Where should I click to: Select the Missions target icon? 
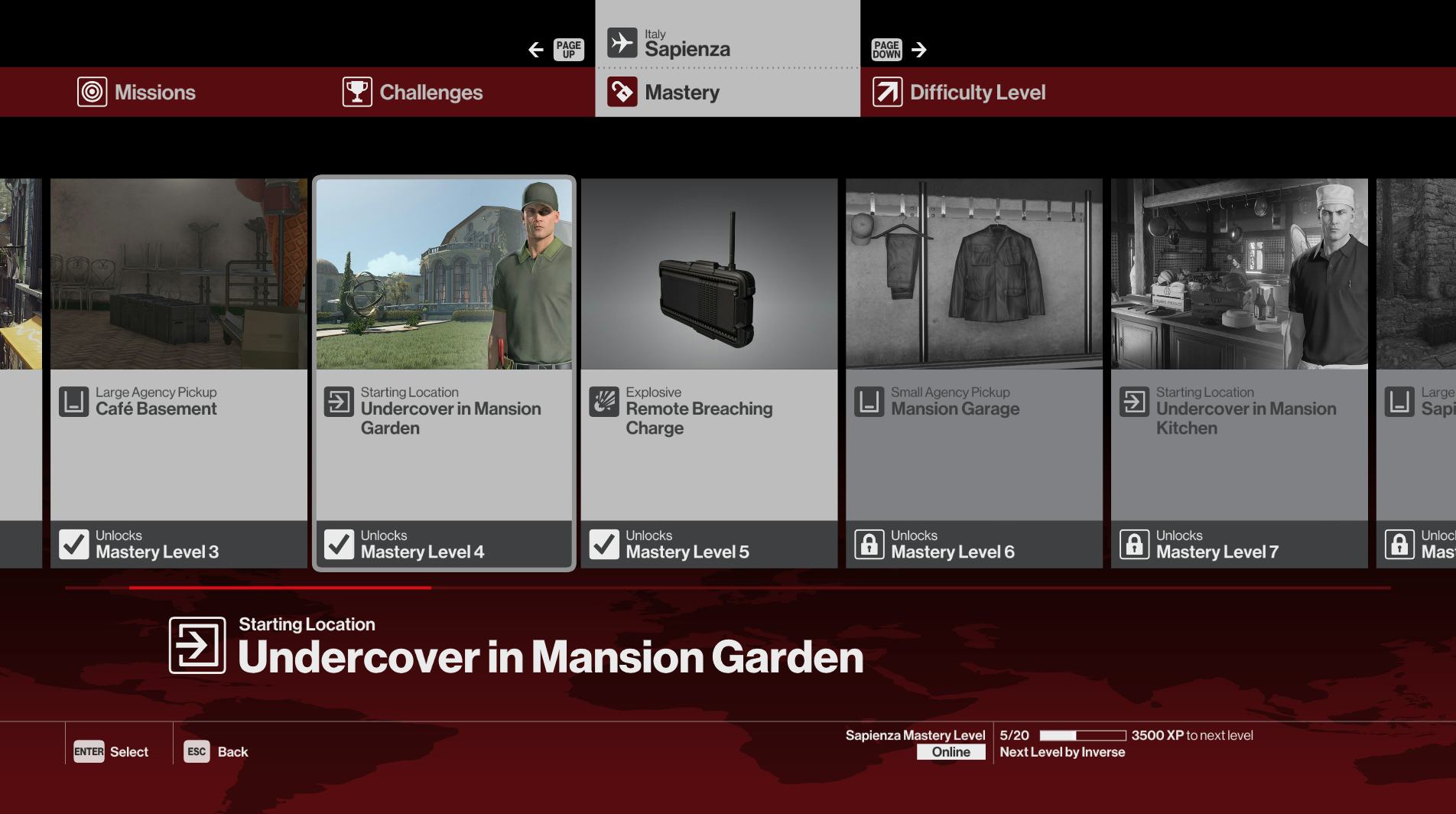(92, 92)
